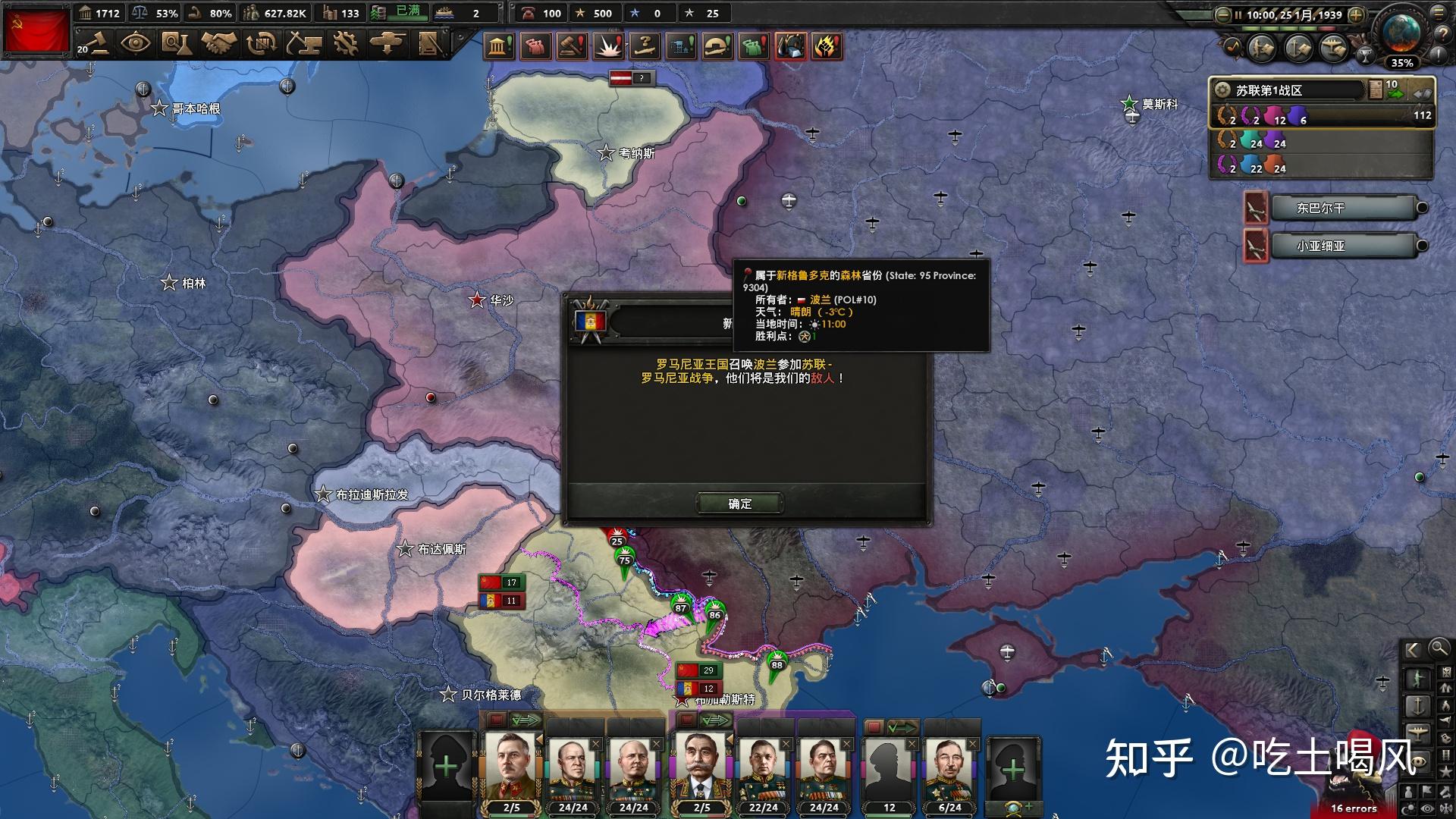Open the Soviet flag country overview
The image size is (1456, 819).
(x=36, y=29)
